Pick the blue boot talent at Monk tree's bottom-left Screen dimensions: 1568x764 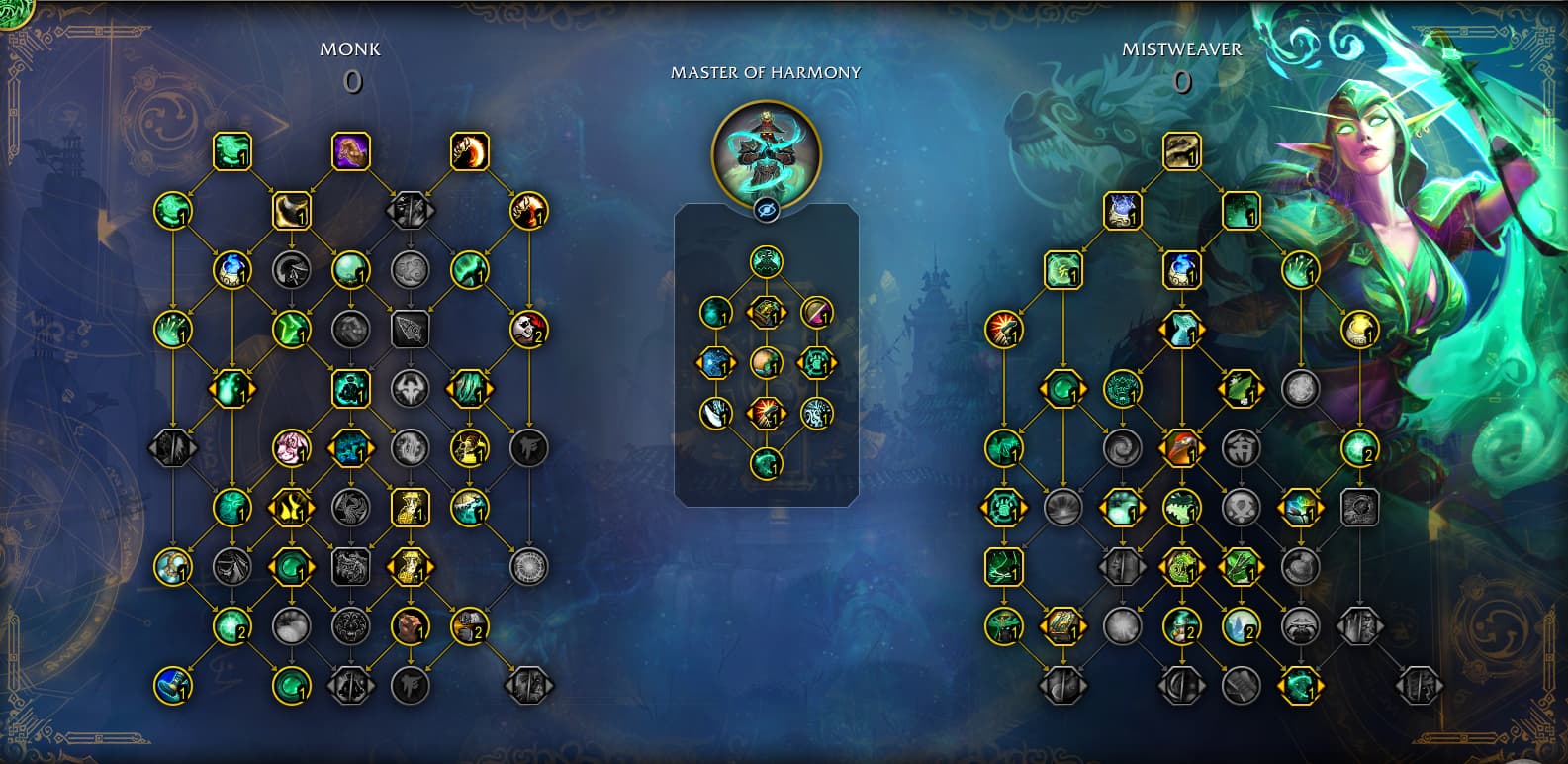point(173,685)
